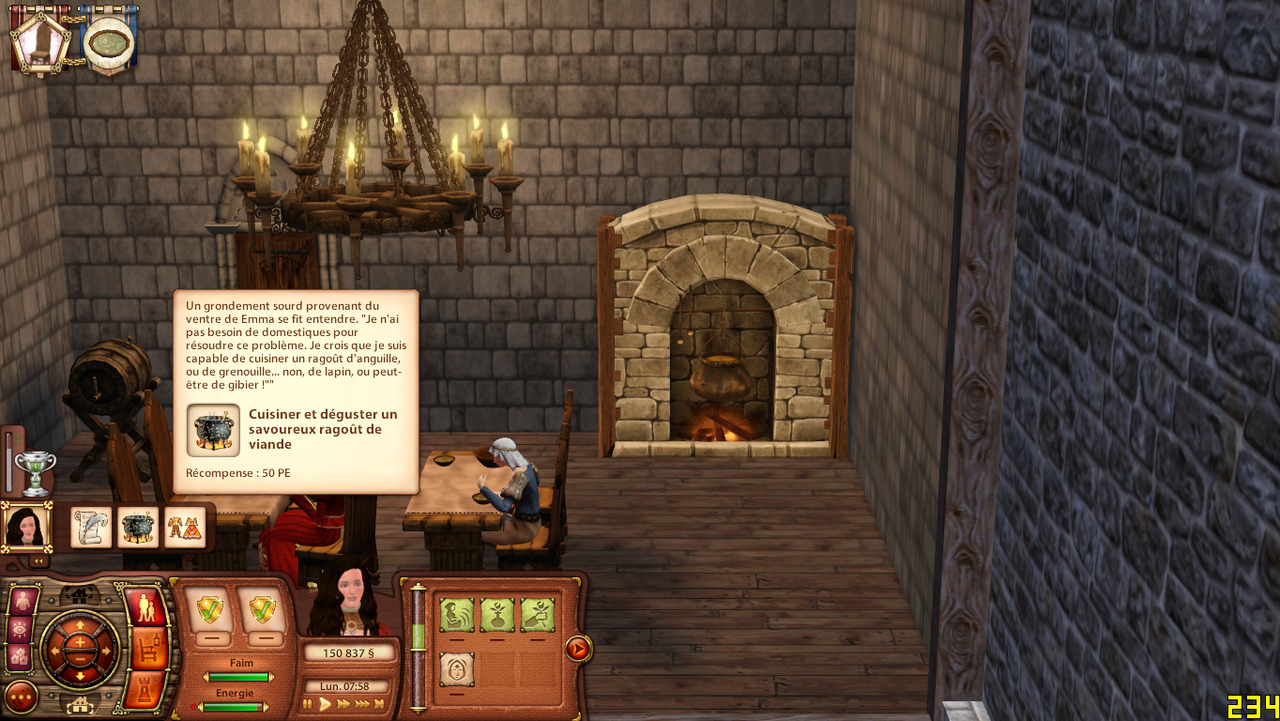Image resolution: width=1280 pixels, height=721 pixels.
Task: Select the cauldron stew responsibility icon
Action: (x=138, y=527)
